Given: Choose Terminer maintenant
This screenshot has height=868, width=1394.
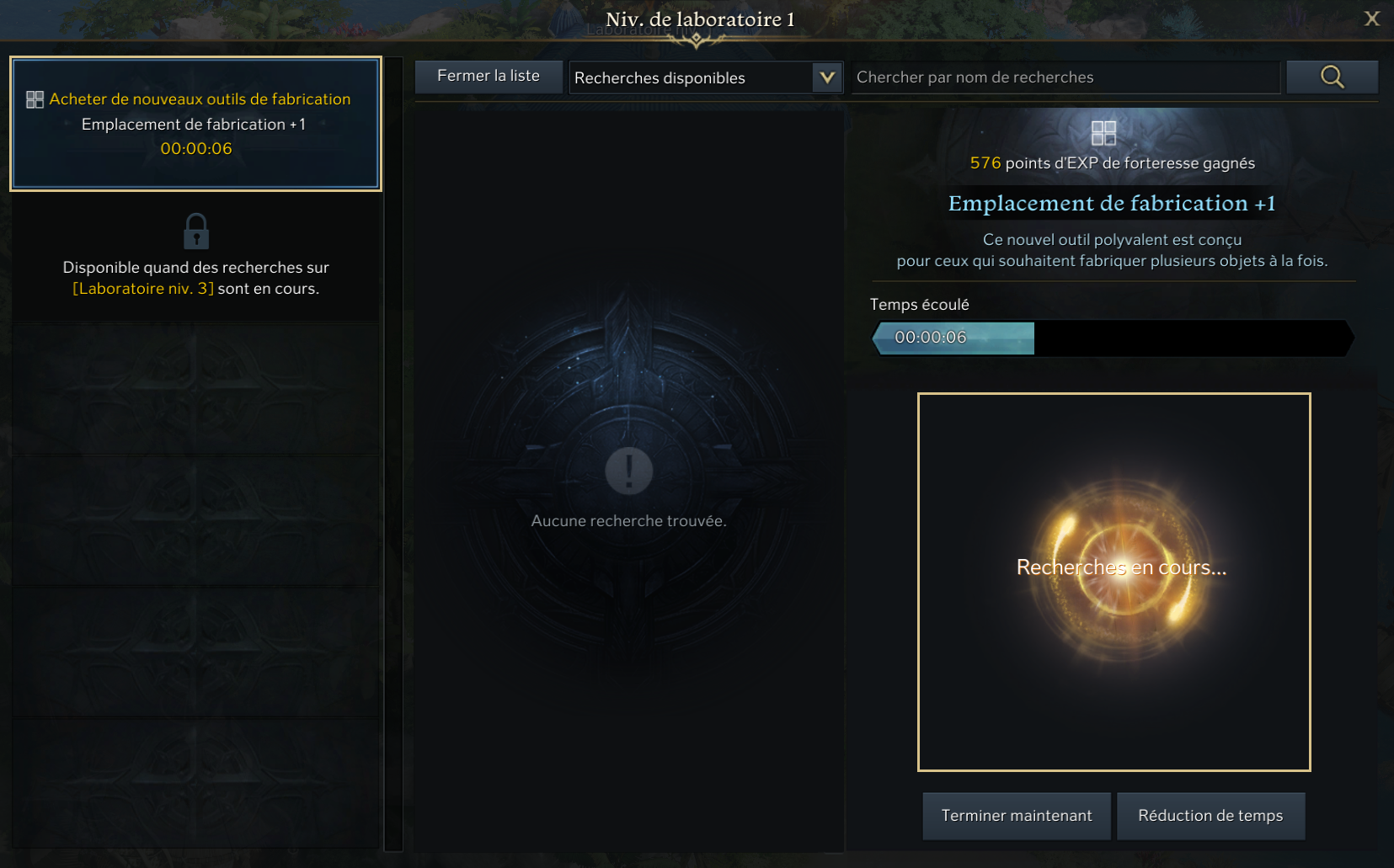Looking at the screenshot, I should 1017,816.
